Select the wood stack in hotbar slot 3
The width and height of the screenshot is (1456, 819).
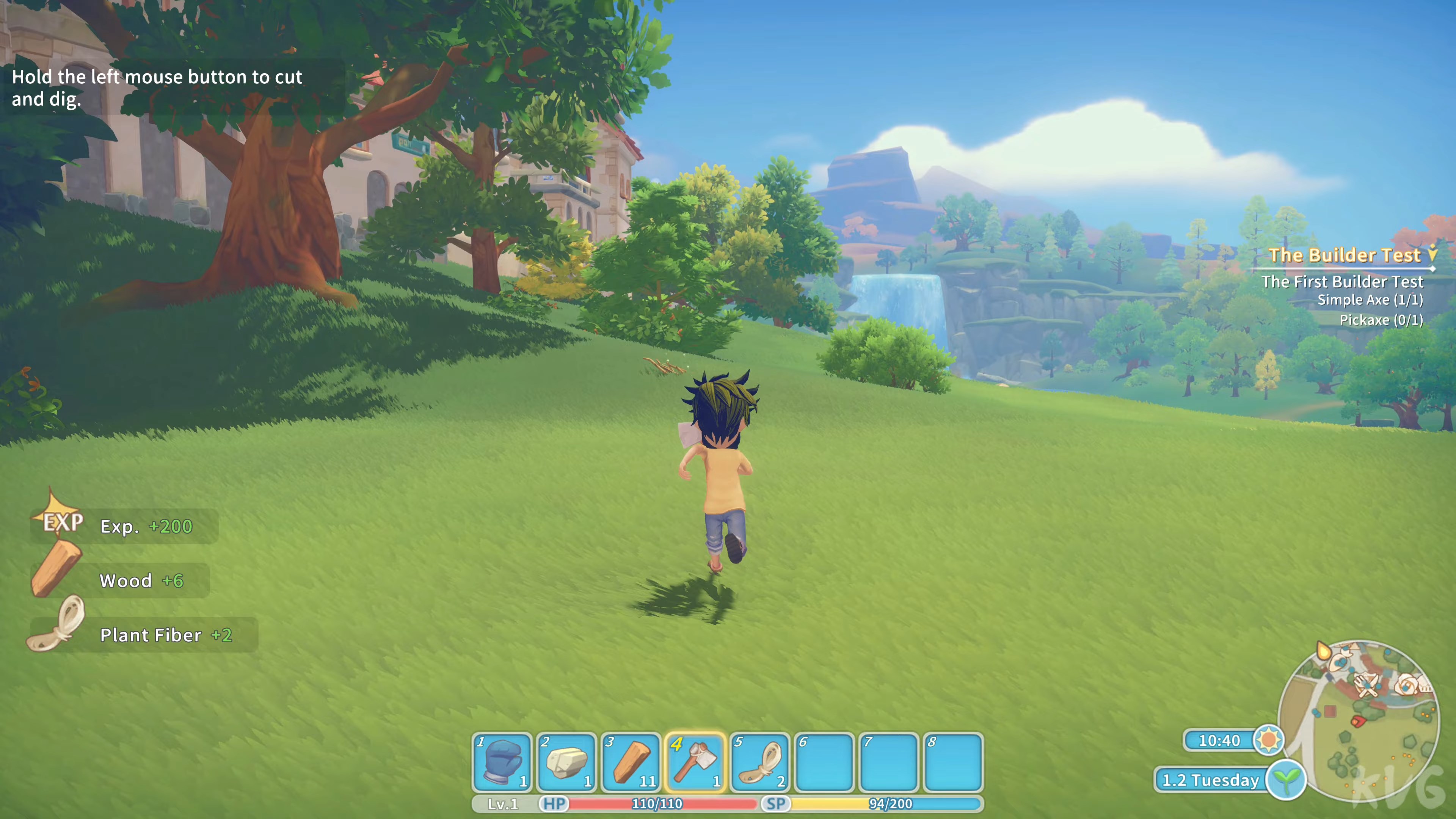631,763
